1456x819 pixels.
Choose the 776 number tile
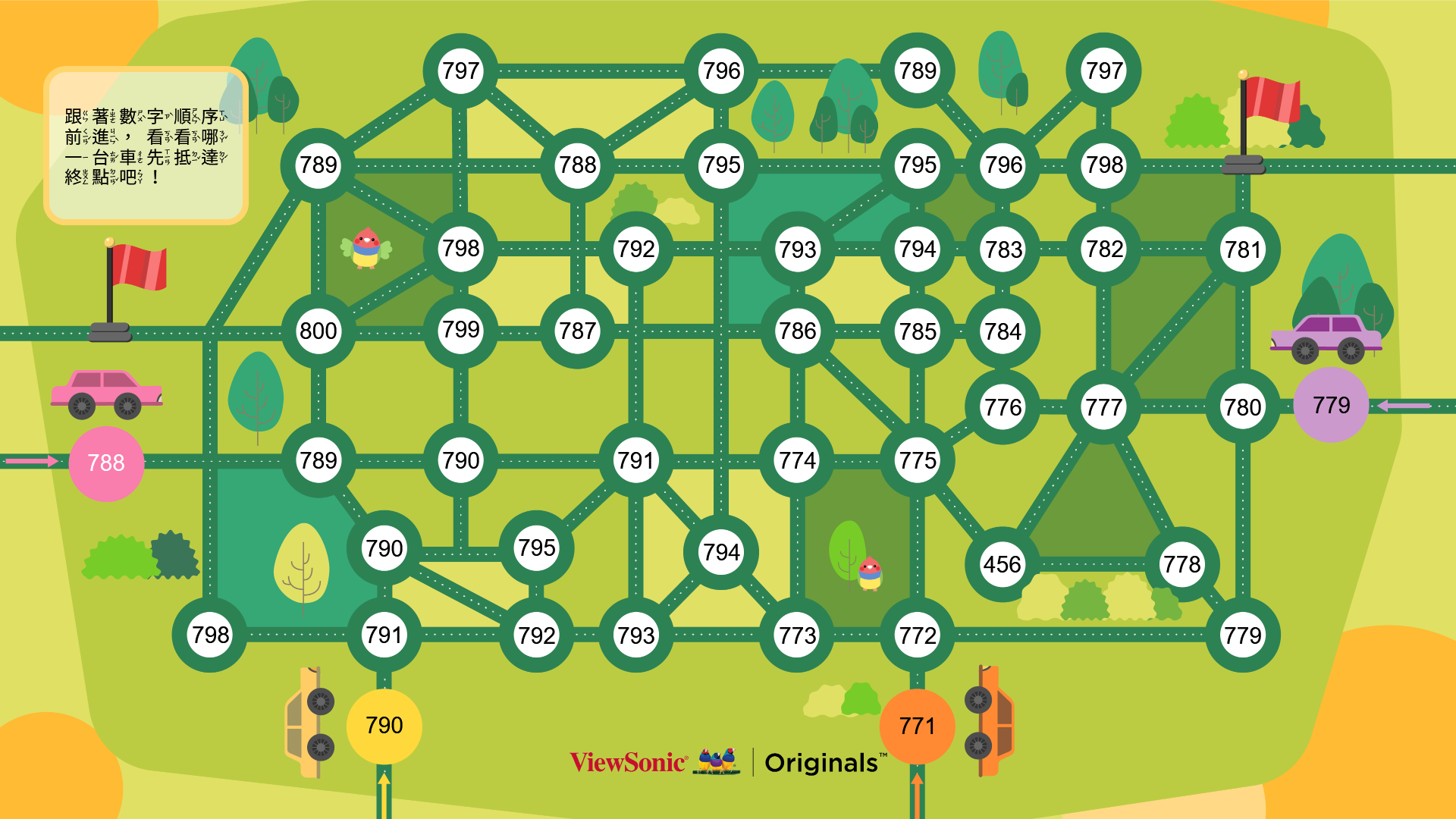[x=1003, y=407]
